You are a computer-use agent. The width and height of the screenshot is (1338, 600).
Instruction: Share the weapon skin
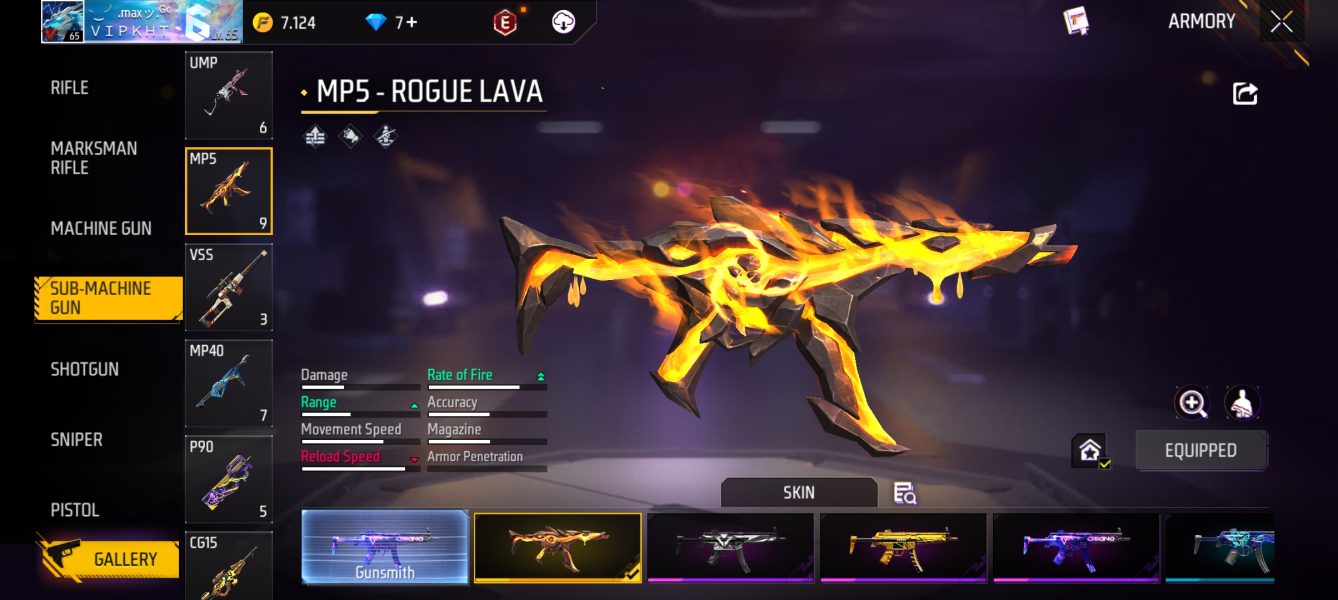1245,94
